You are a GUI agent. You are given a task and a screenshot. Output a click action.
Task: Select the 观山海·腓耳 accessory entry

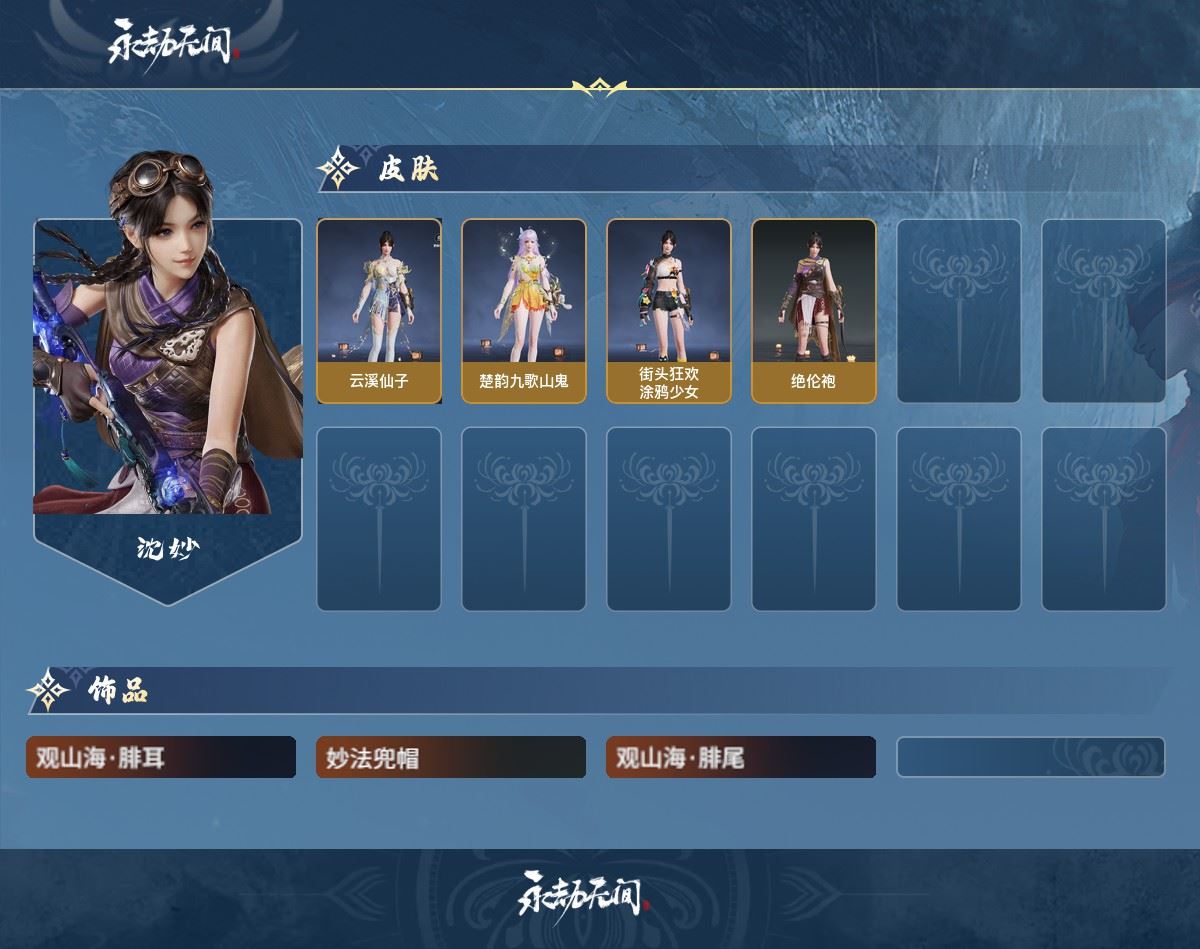pyautogui.click(x=161, y=758)
